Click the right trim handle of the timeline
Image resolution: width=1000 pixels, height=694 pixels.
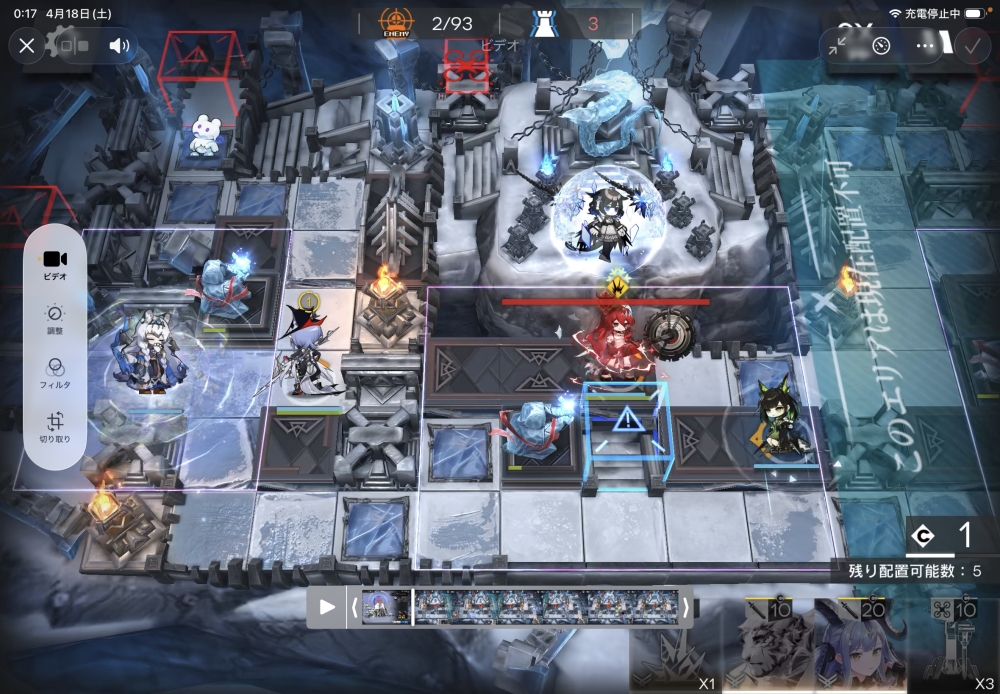pyautogui.click(x=686, y=607)
